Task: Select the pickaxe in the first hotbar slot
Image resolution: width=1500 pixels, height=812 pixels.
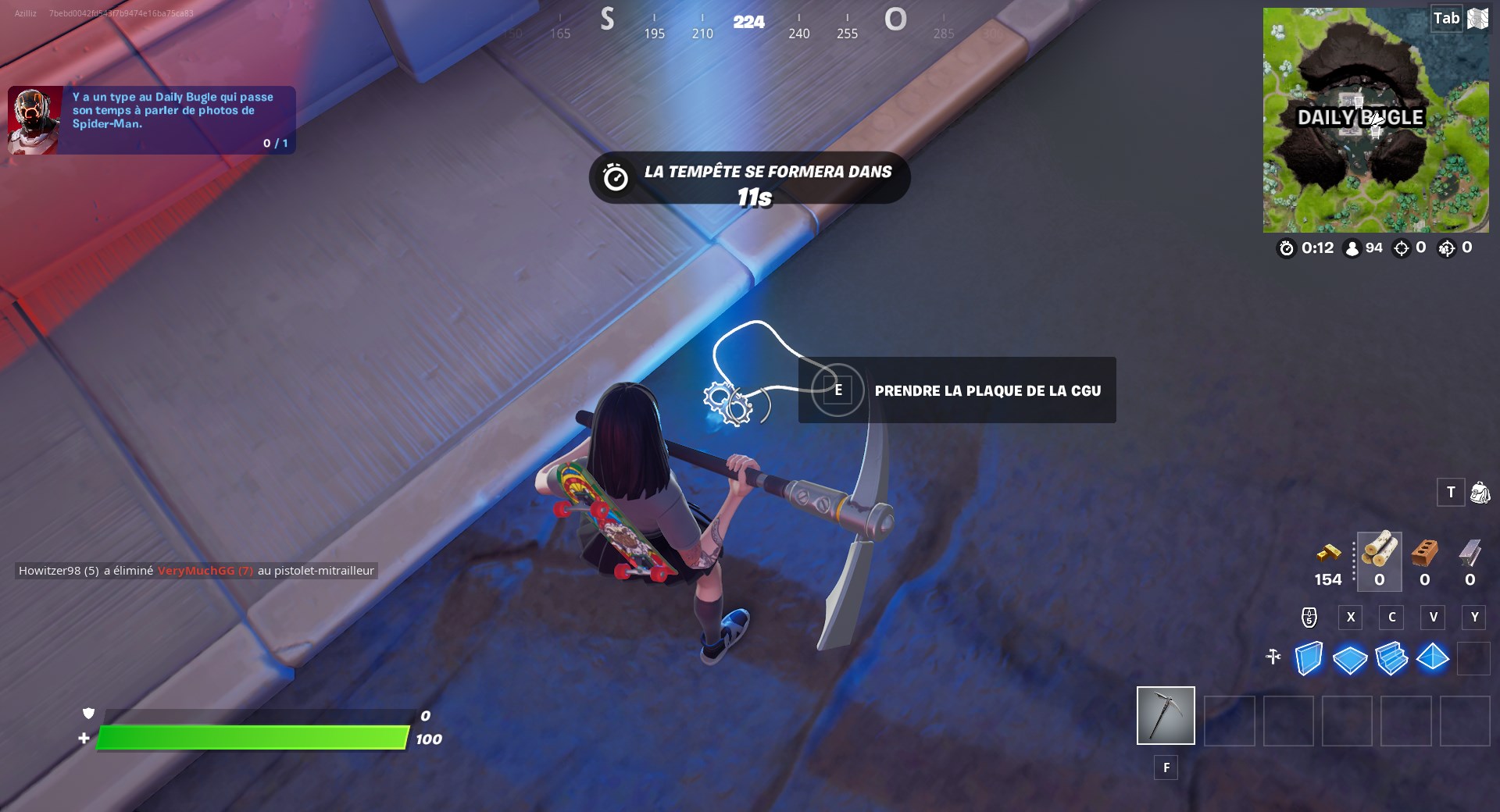Action: tap(1165, 715)
